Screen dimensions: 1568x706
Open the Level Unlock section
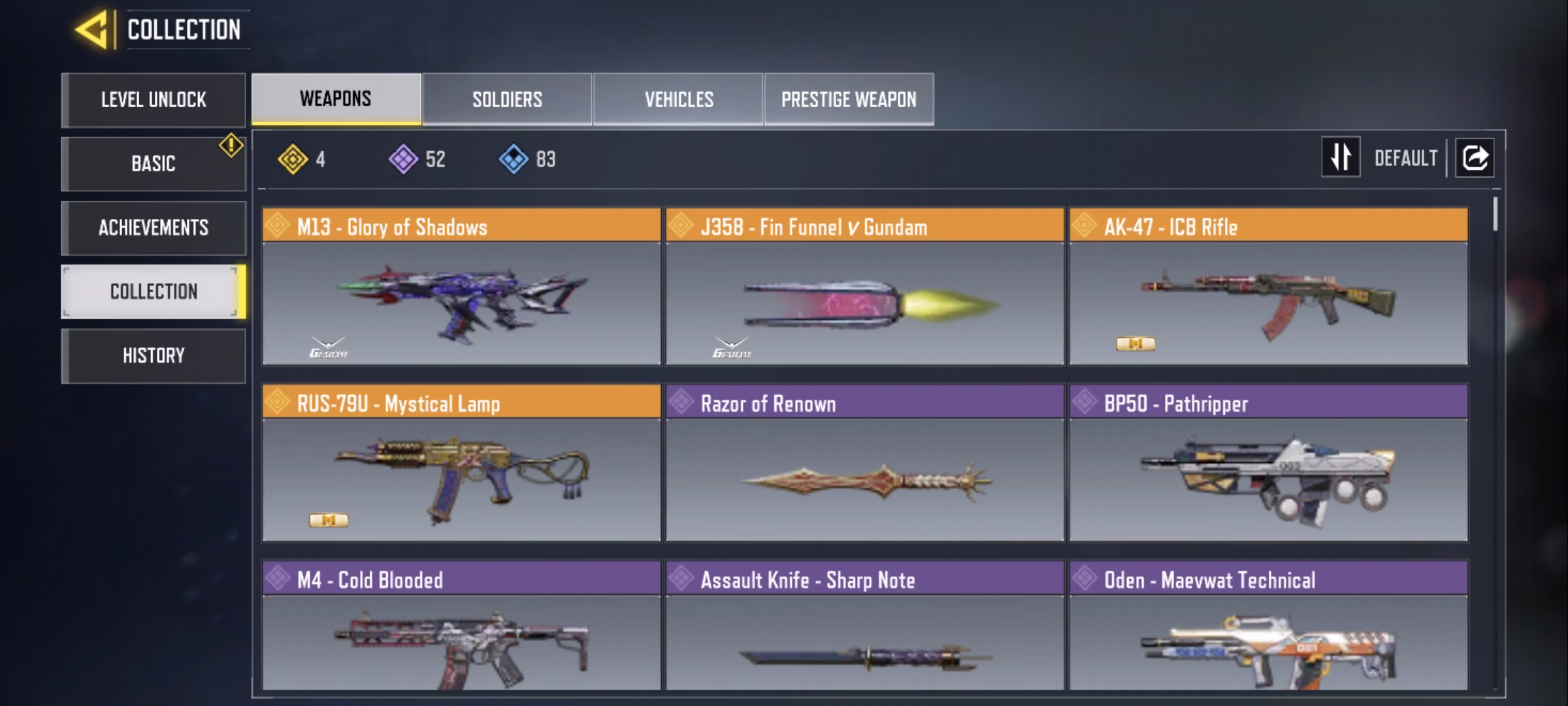point(154,100)
